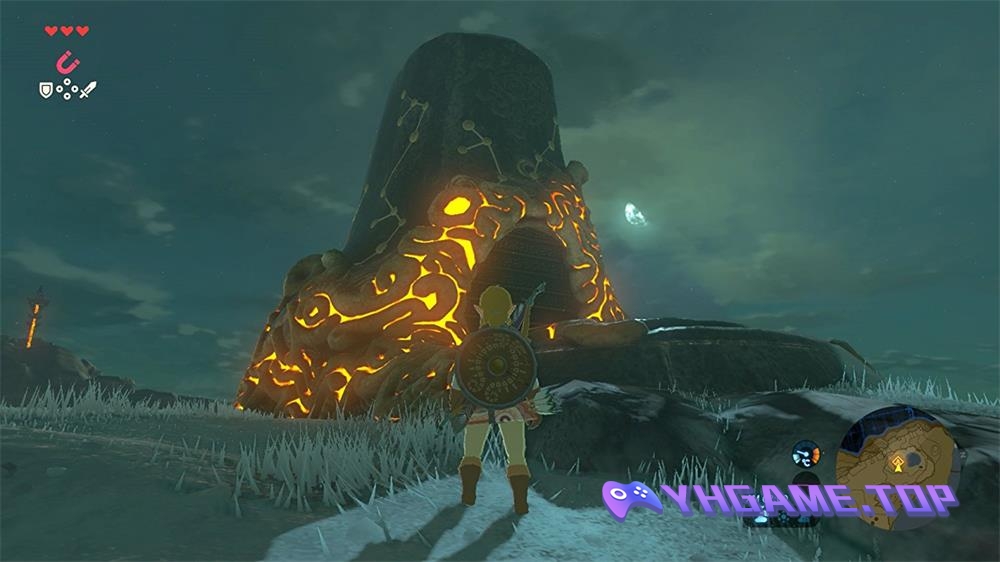This screenshot has width=1000, height=562.
Task: Click the shield equipment icon
Action: (x=45, y=90)
